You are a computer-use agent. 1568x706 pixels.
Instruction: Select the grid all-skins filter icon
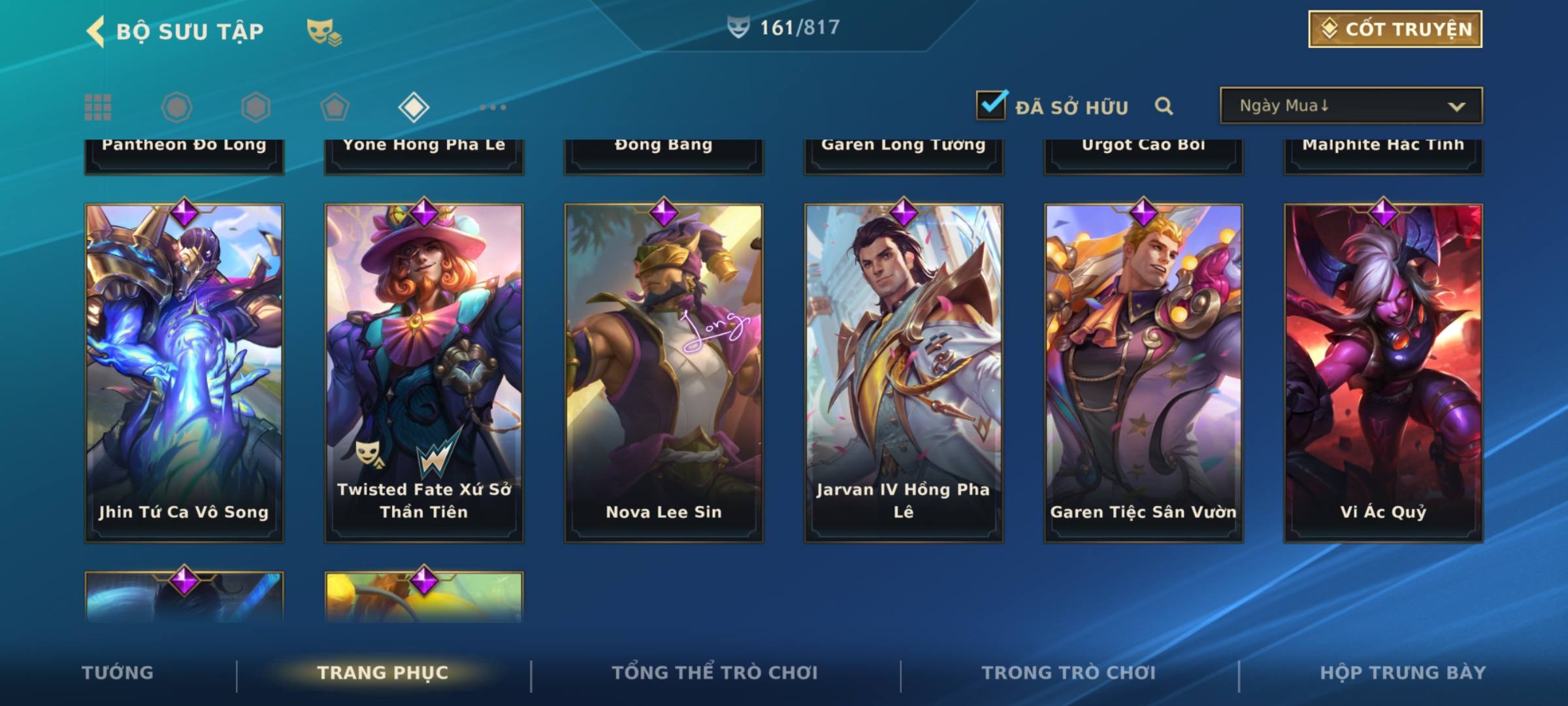click(x=98, y=107)
